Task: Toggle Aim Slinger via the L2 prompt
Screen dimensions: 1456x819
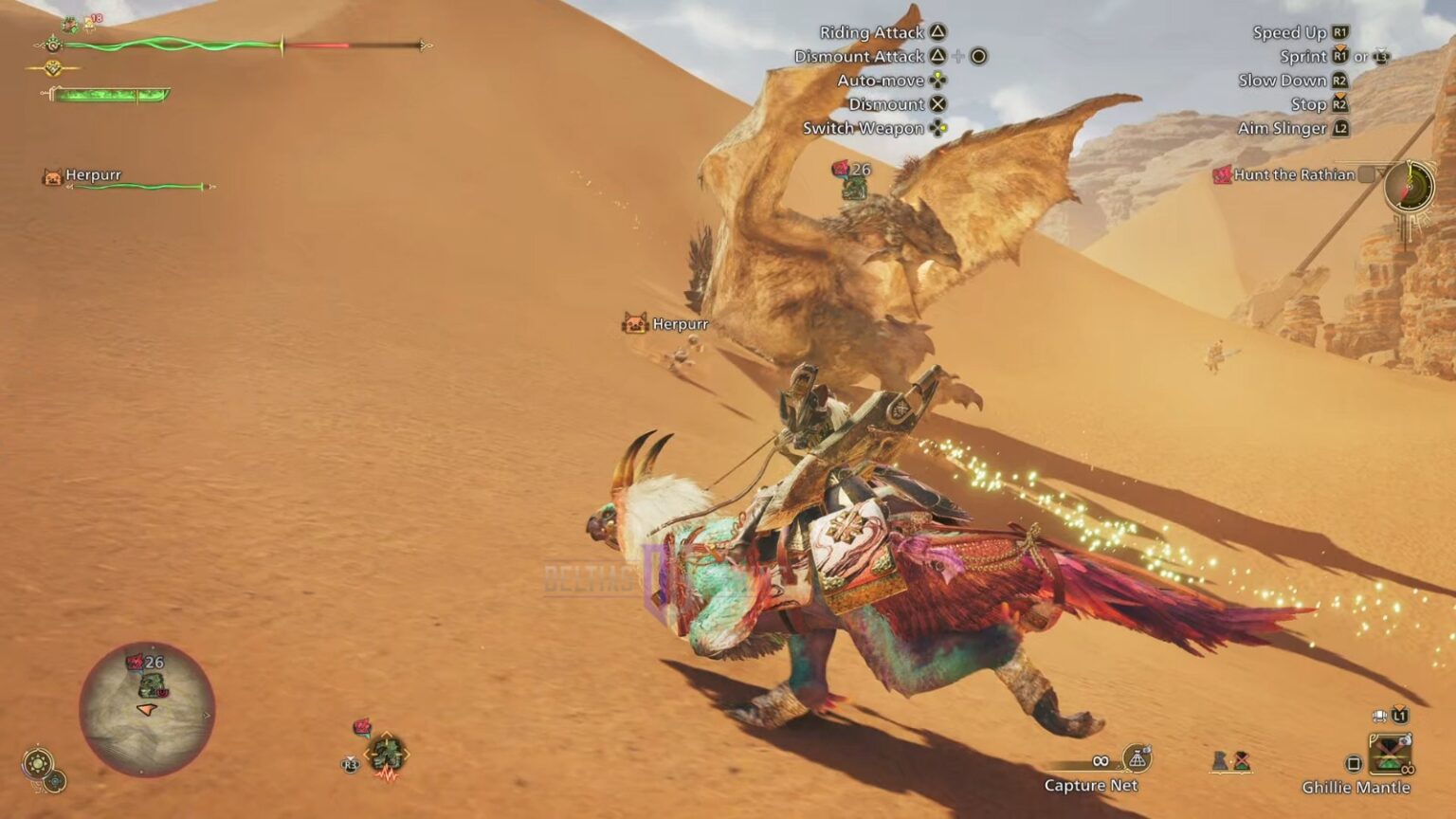Action: (1340, 128)
